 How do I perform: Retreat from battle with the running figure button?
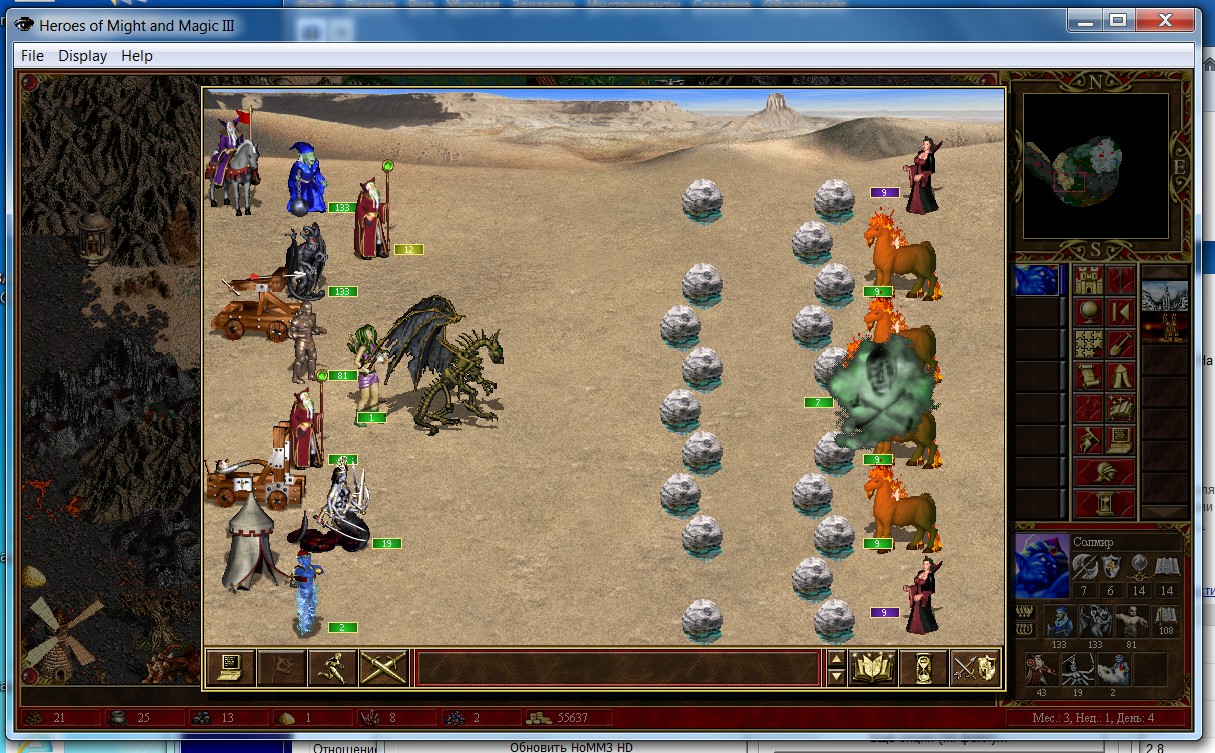point(331,667)
